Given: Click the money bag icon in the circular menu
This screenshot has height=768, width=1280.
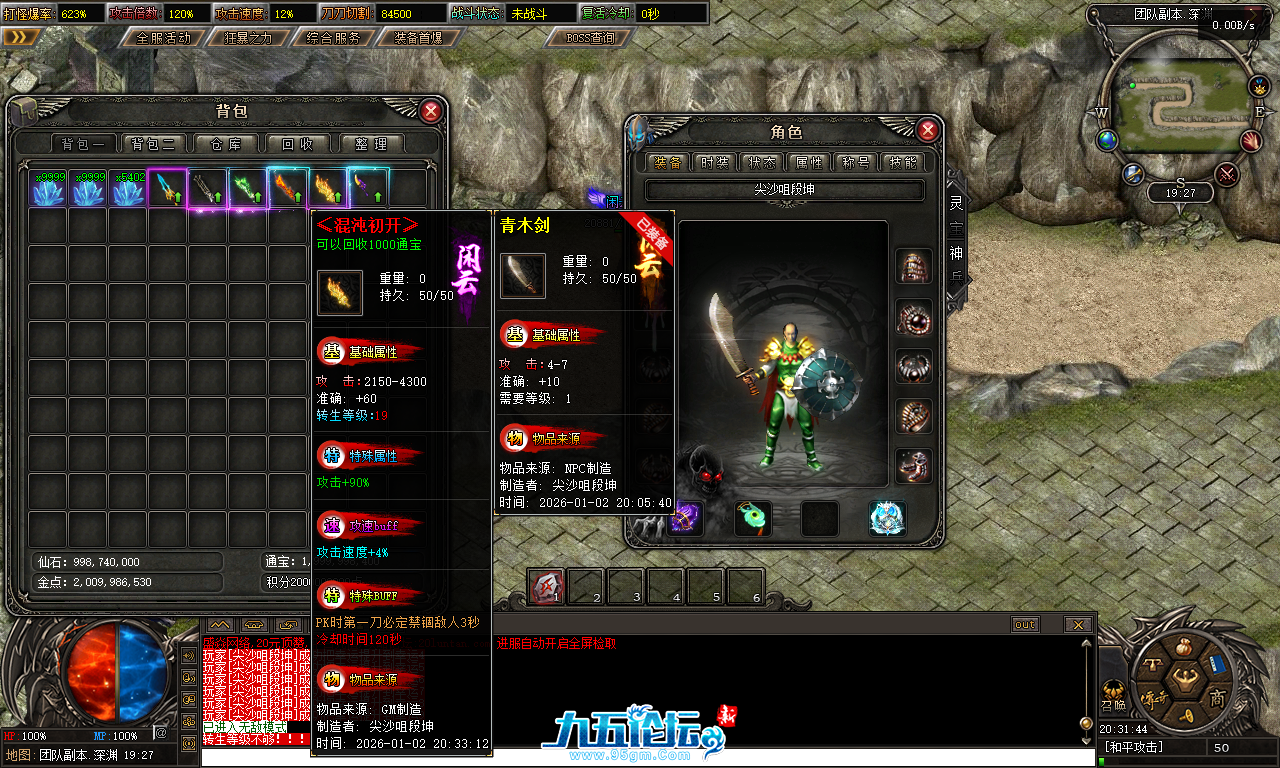Looking at the screenshot, I should [x=1183, y=646].
